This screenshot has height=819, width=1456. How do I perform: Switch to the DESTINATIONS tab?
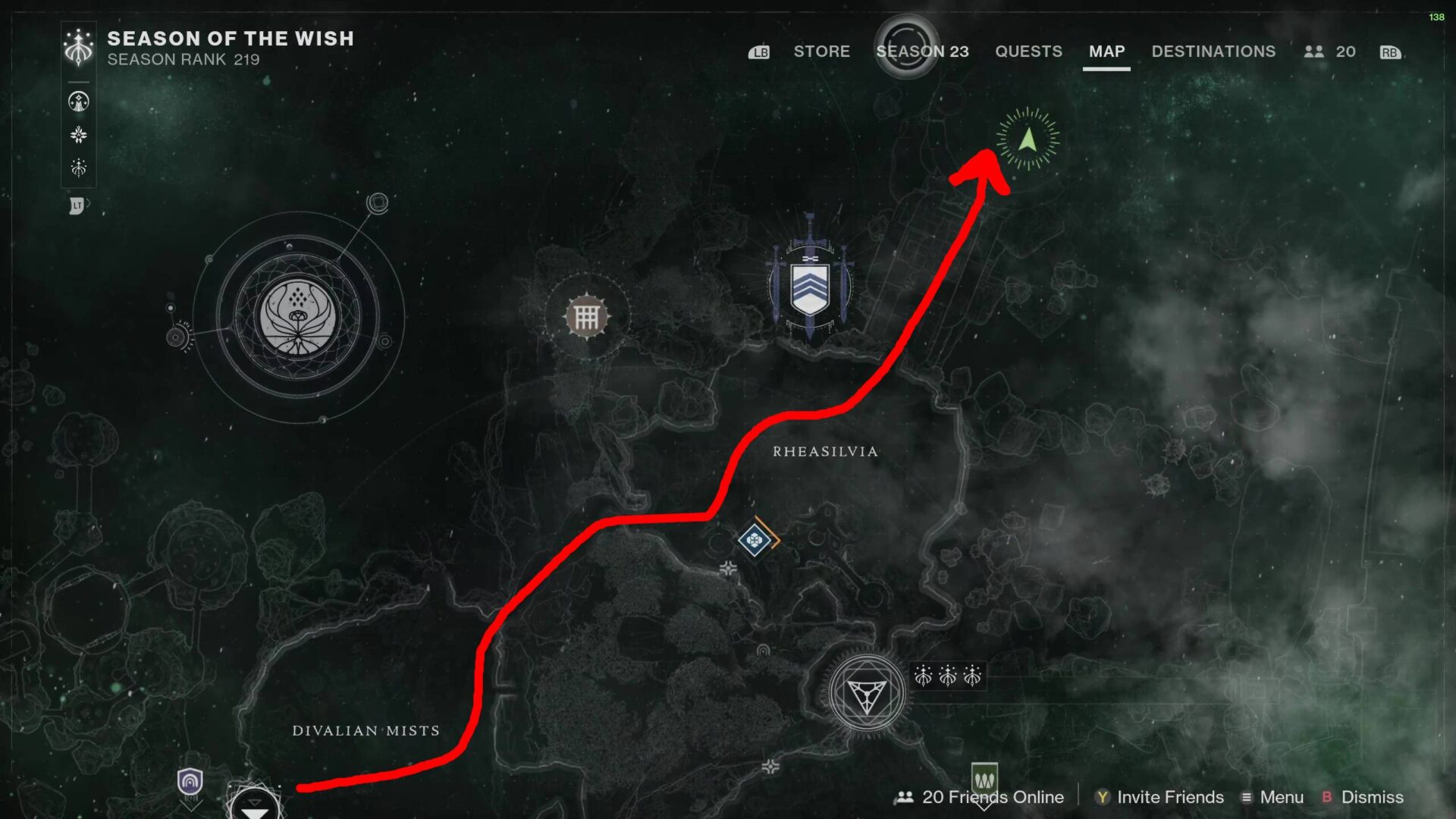tap(1213, 52)
